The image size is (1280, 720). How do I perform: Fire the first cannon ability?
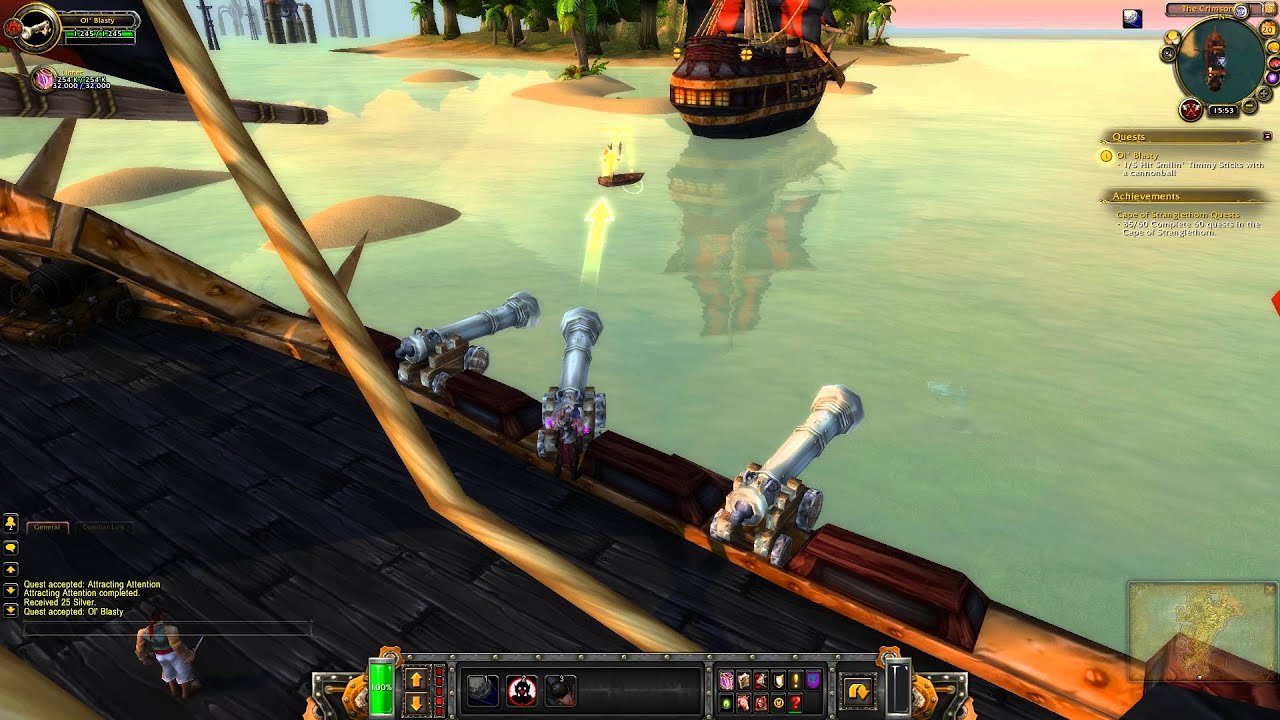click(484, 690)
